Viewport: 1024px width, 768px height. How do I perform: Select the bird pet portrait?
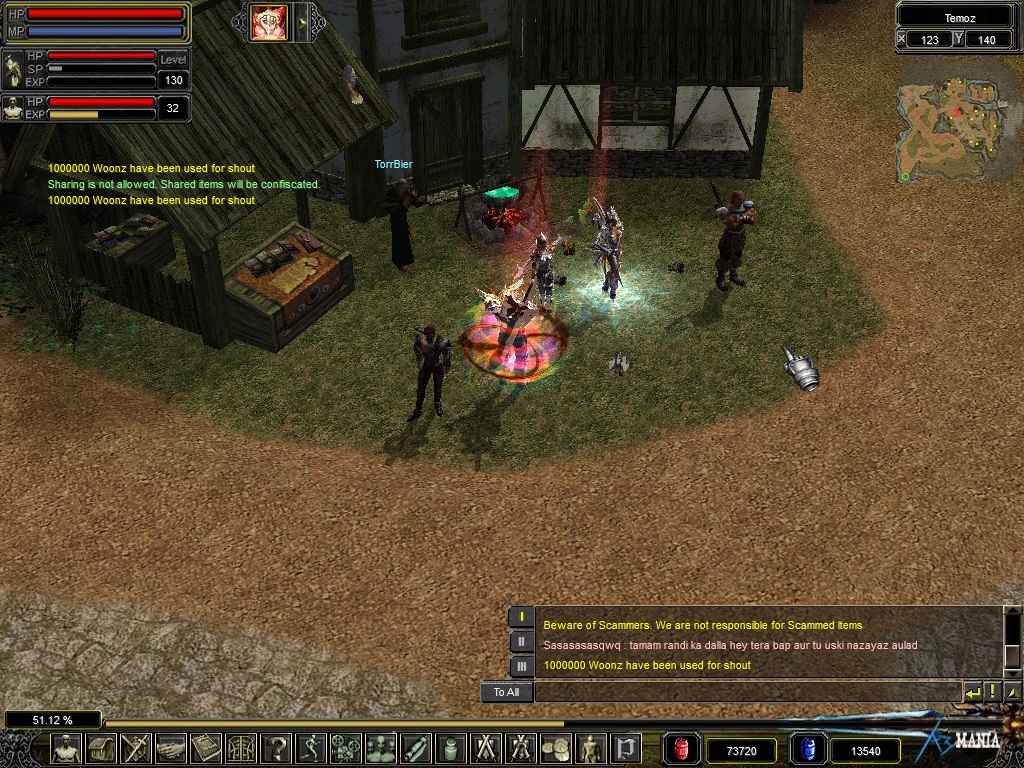point(14,71)
